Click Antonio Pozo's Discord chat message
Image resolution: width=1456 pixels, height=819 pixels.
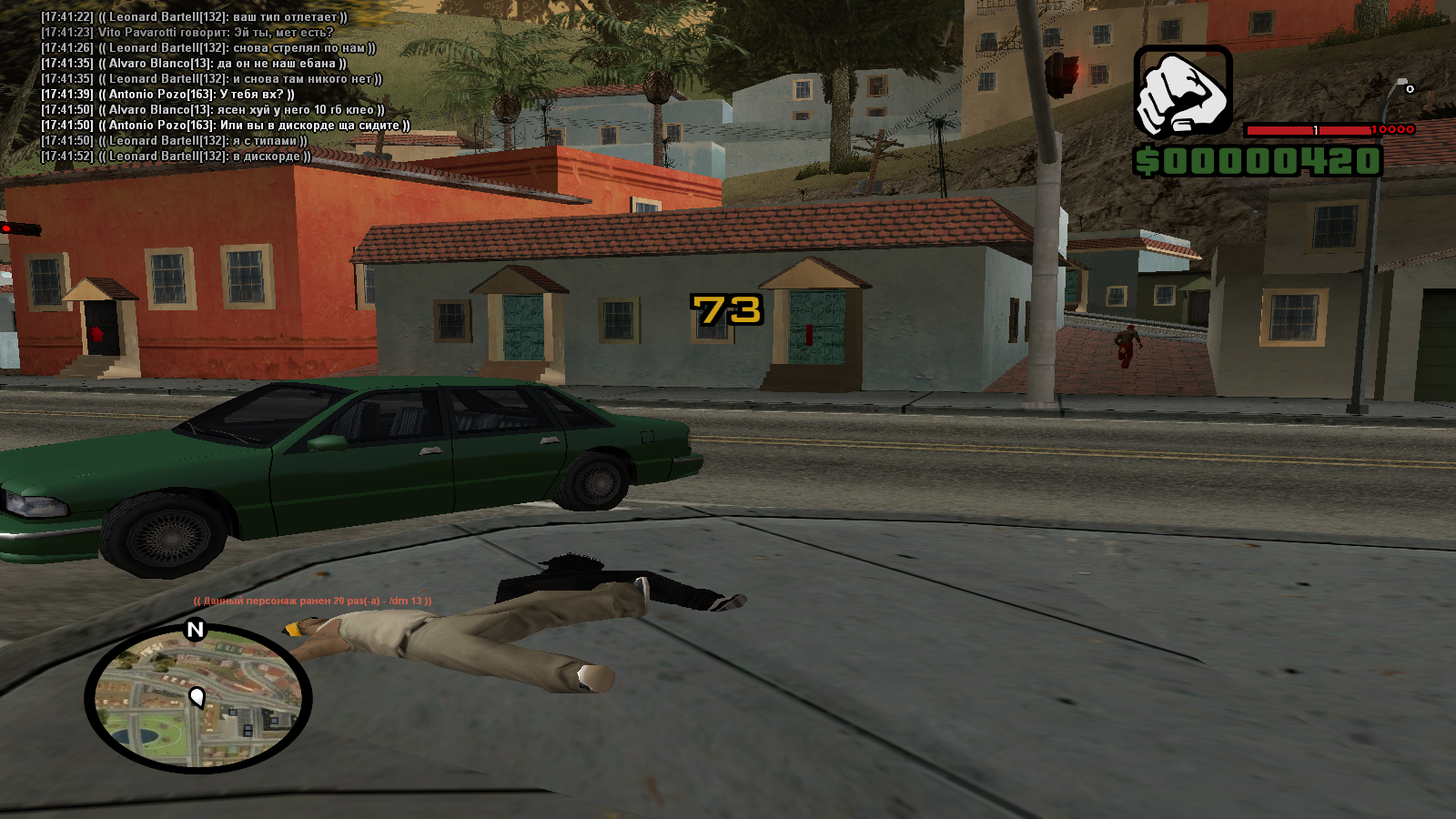coord(226,126)
